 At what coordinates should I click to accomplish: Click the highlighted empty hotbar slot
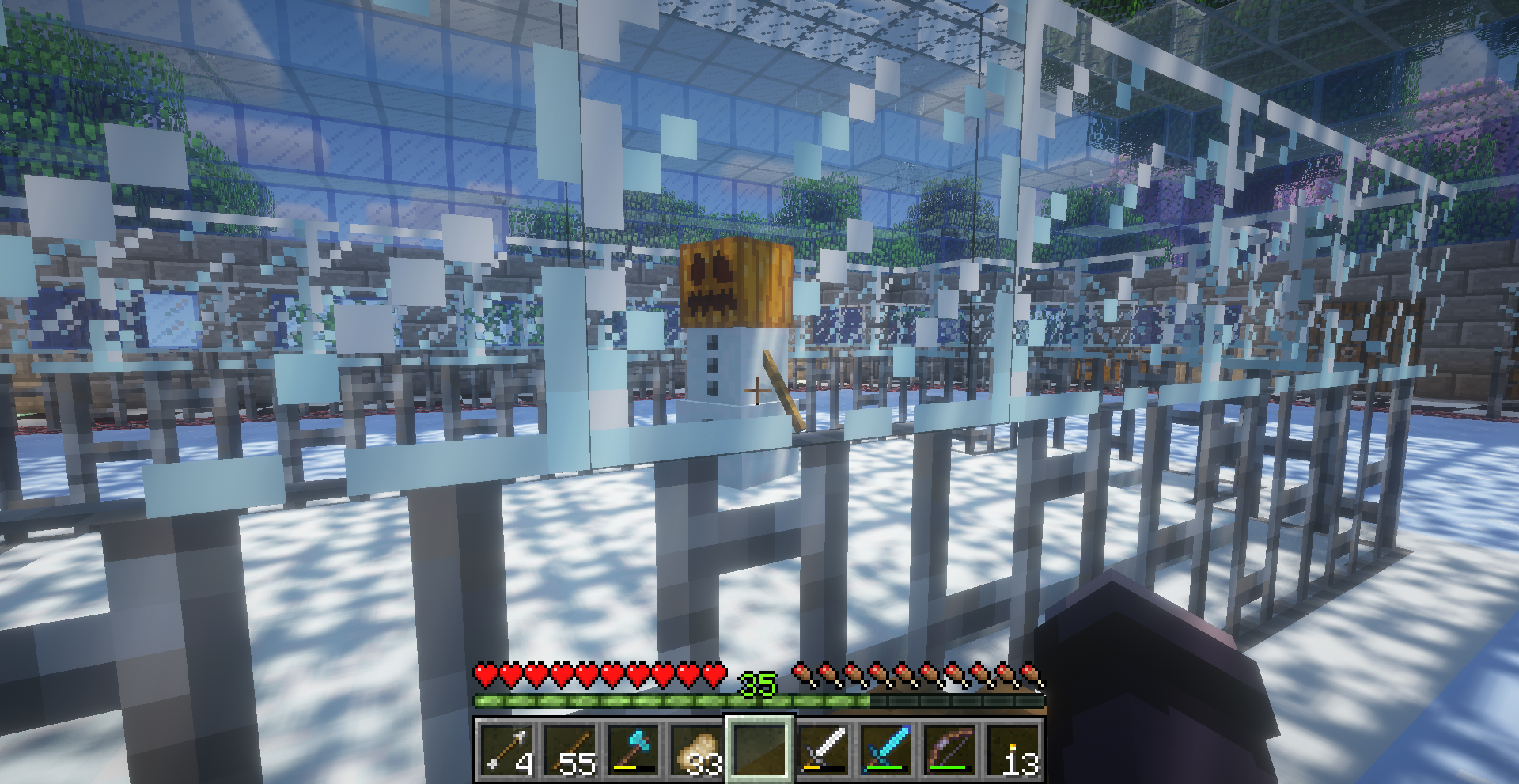pos(759,749)
